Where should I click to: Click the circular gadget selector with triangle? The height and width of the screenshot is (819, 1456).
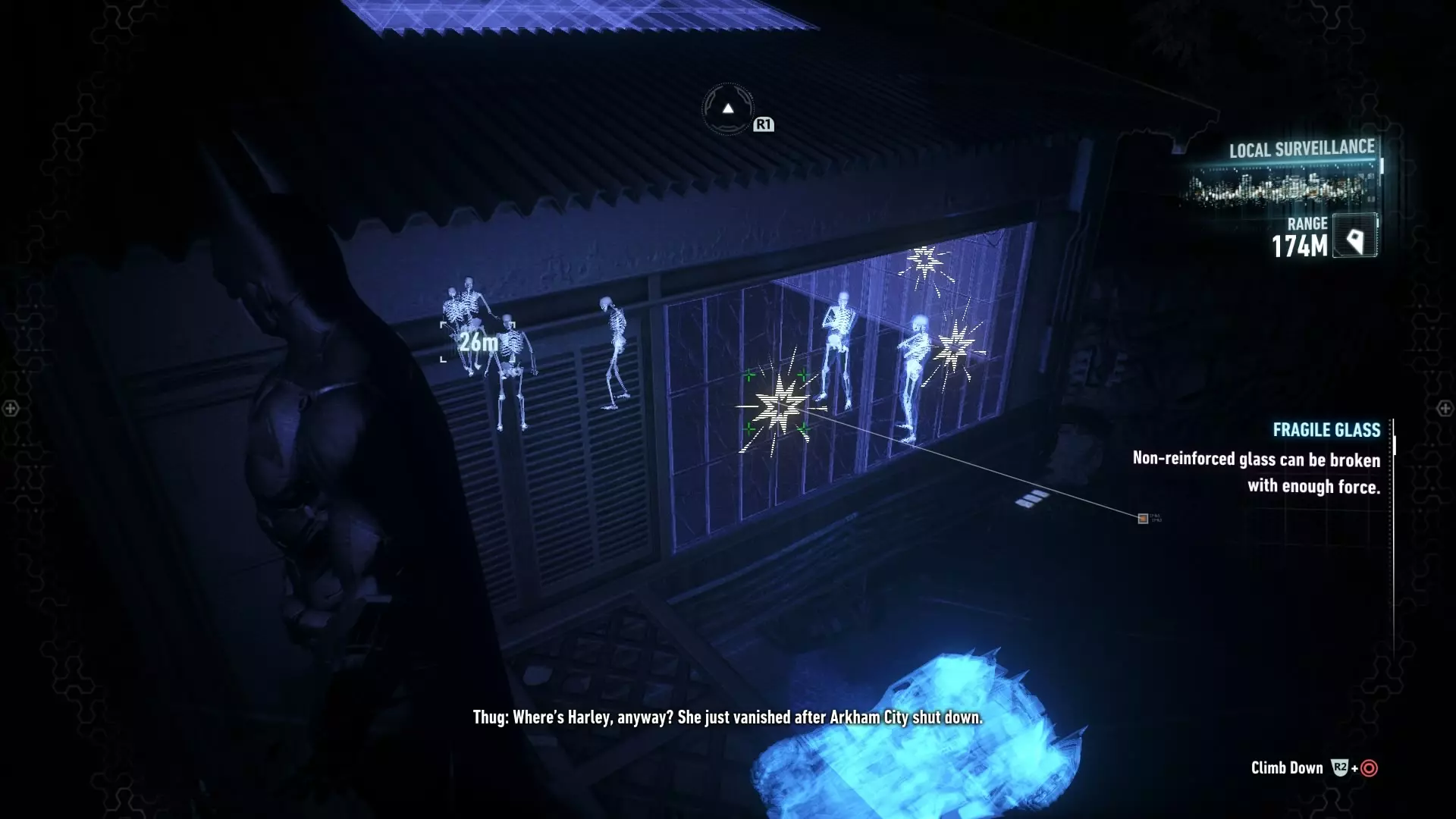click(x=727, y=109)
